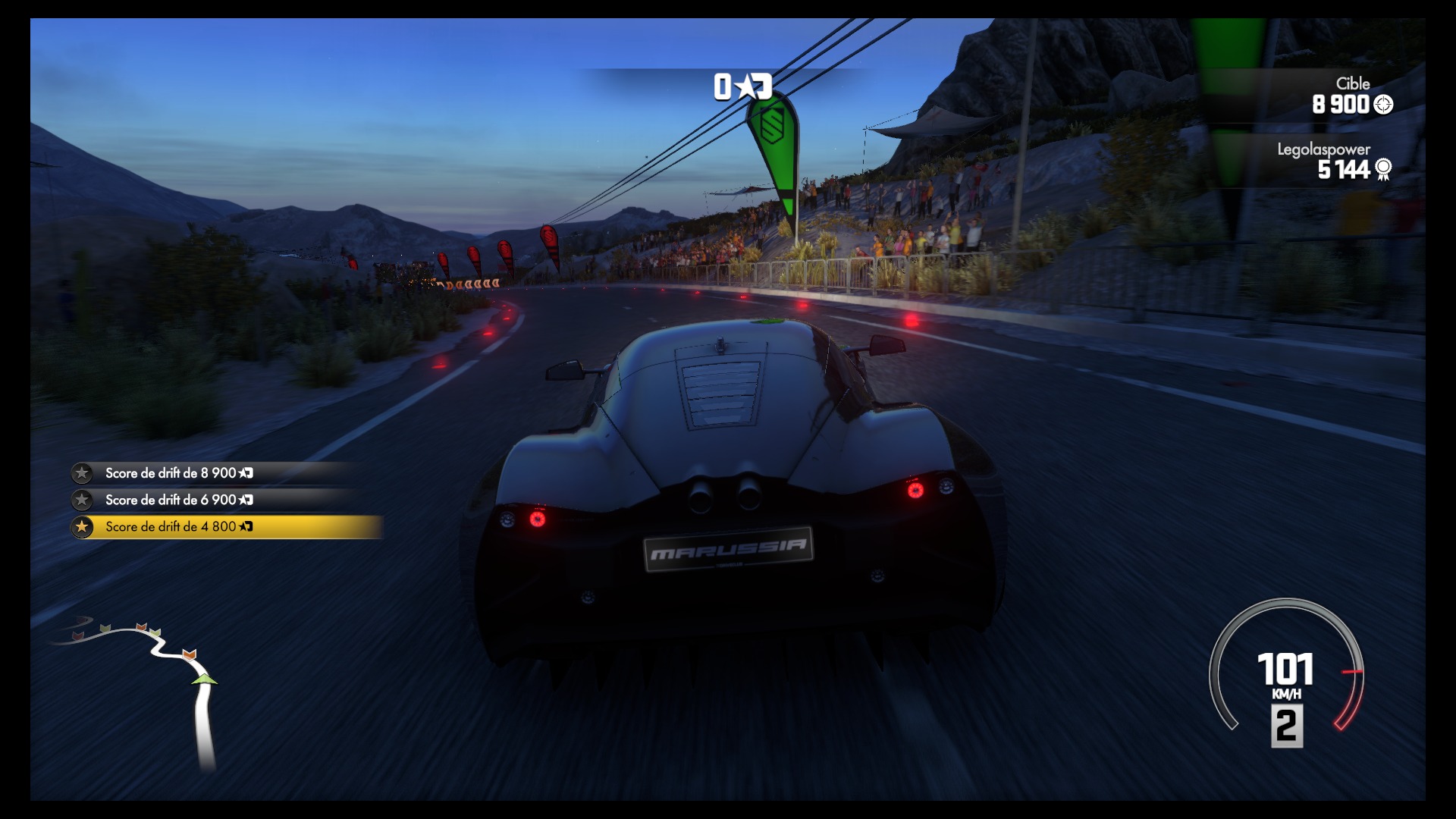Click the Score de drift de 8 900 entry
1456x819 pixels.
pos(180,472)
